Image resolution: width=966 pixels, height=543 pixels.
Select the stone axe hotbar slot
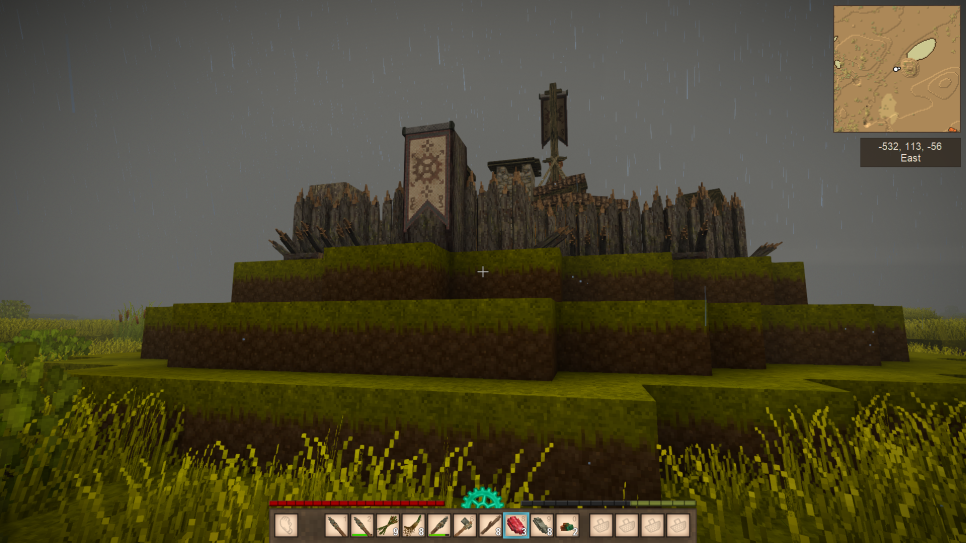click(464, 525)
